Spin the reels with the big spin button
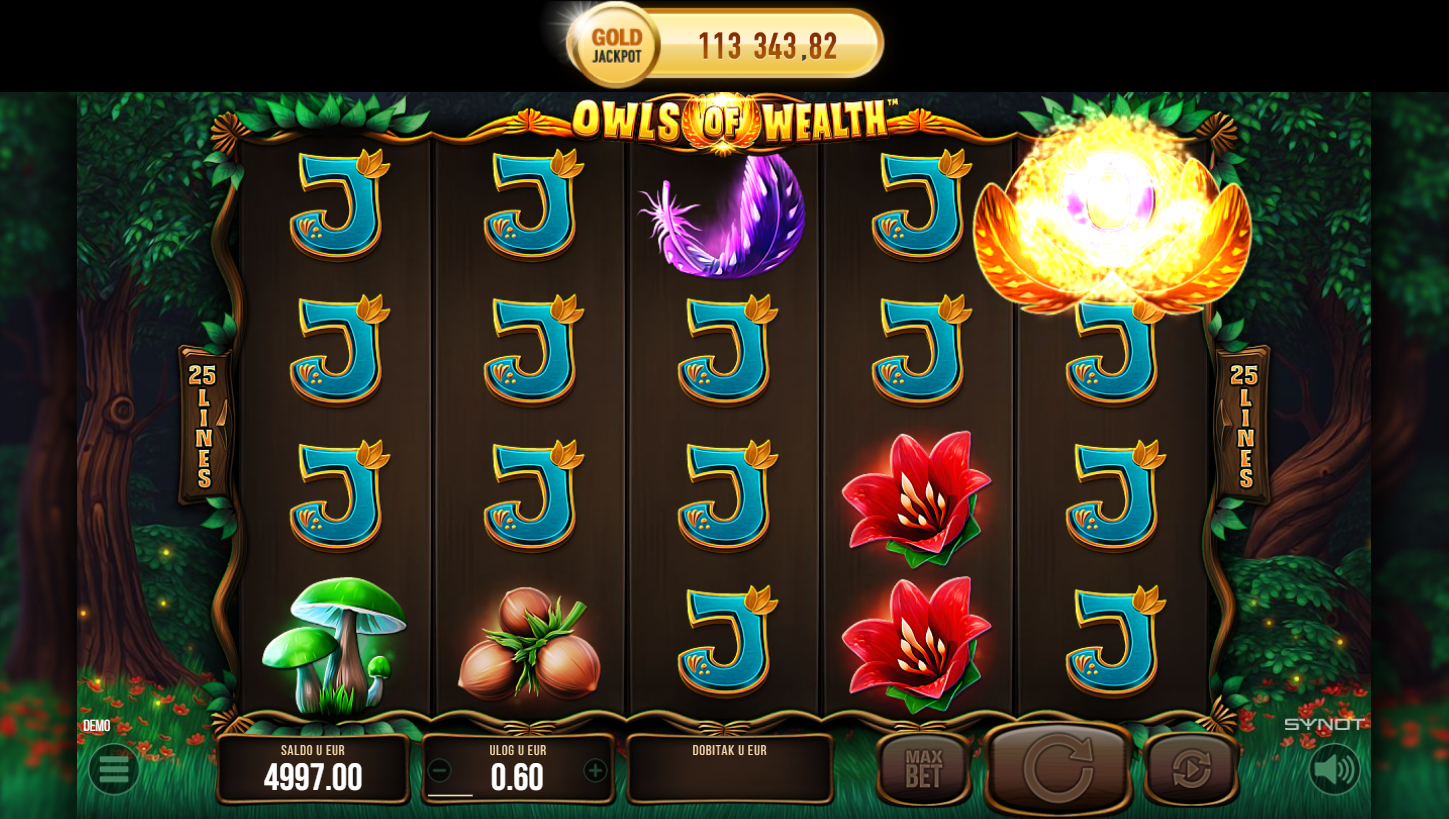Viewport: 1449px width, 819px height. [x=1058, y=768]
